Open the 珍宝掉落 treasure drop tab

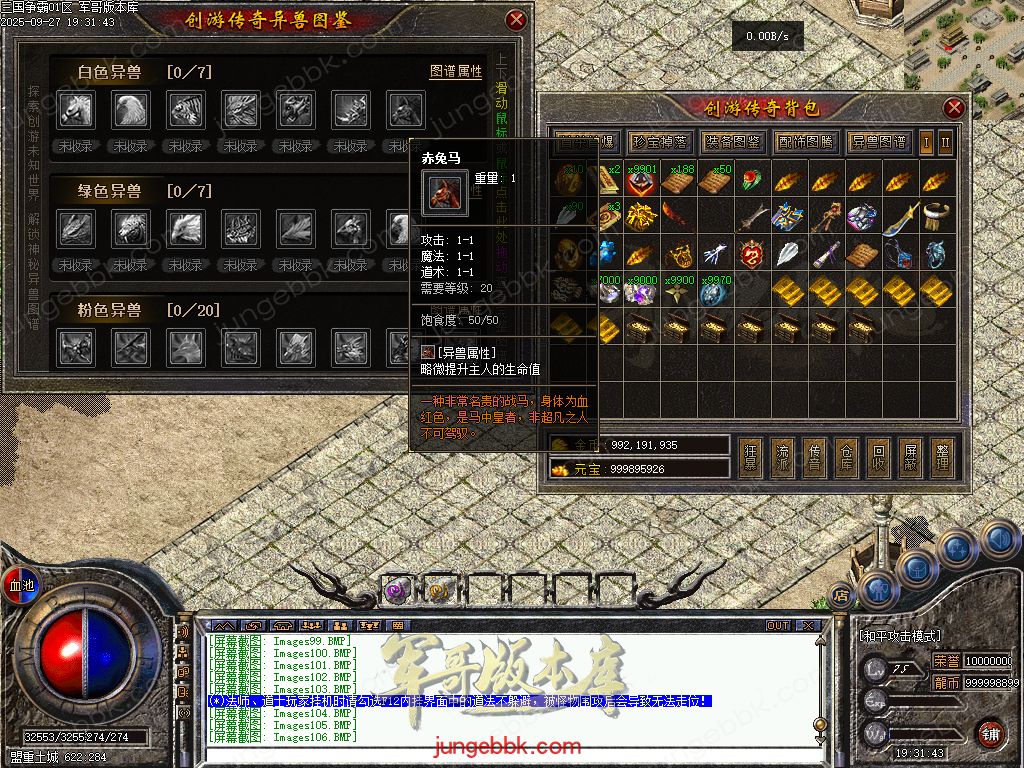pyautogui.click(x=656, y=142)
